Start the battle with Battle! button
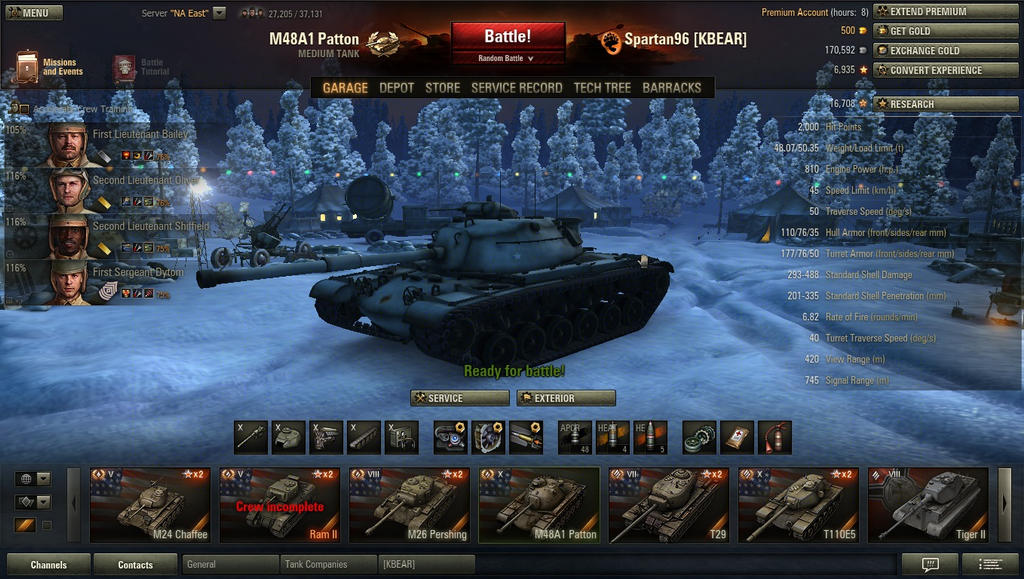 pos(507,37)
